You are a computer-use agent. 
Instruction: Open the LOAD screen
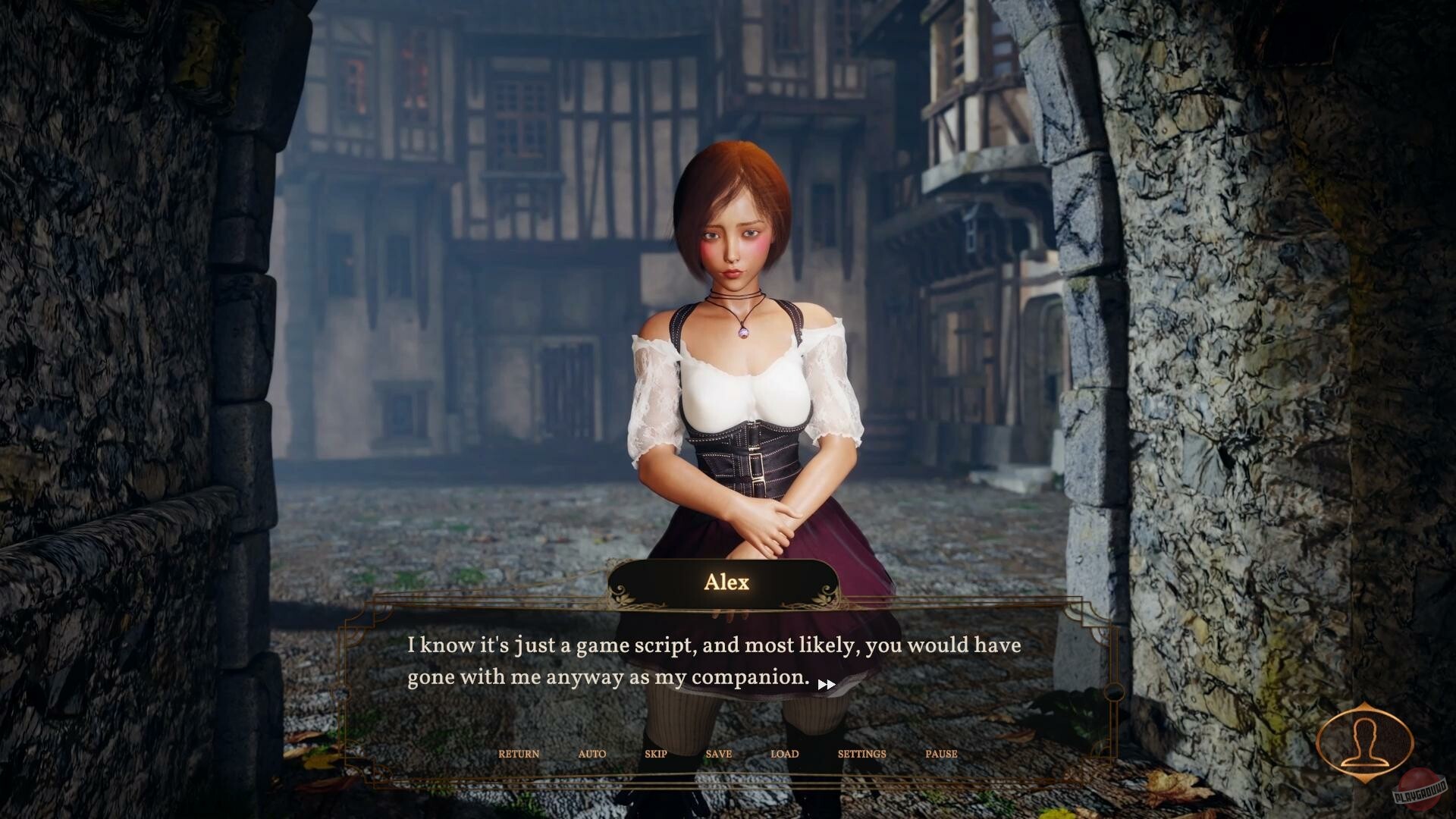[784, 754]
